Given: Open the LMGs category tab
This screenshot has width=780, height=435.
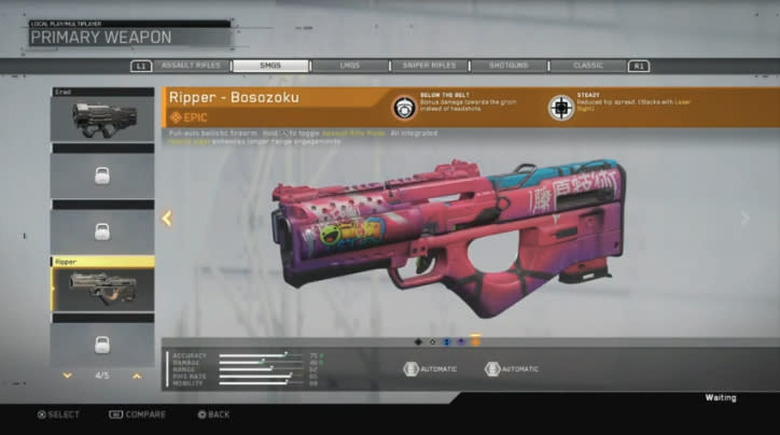Looking at the screenshot, I should (349, 66).
